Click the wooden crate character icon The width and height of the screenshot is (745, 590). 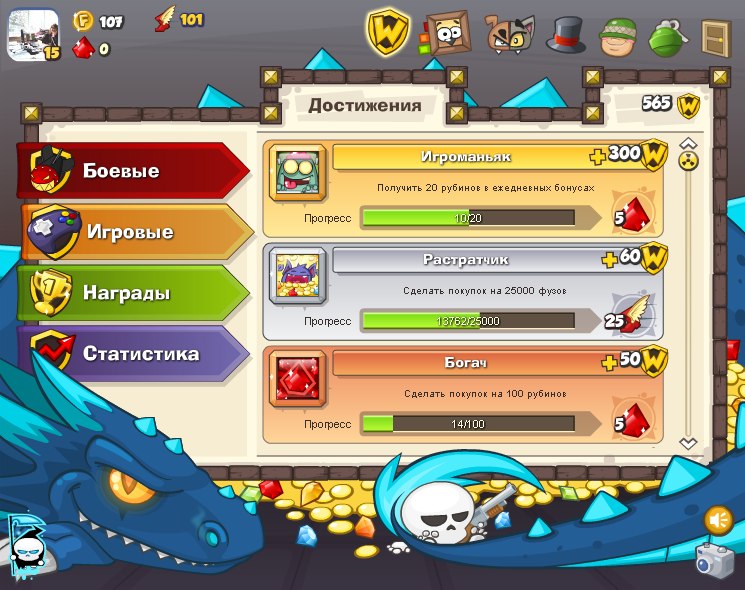446,34
